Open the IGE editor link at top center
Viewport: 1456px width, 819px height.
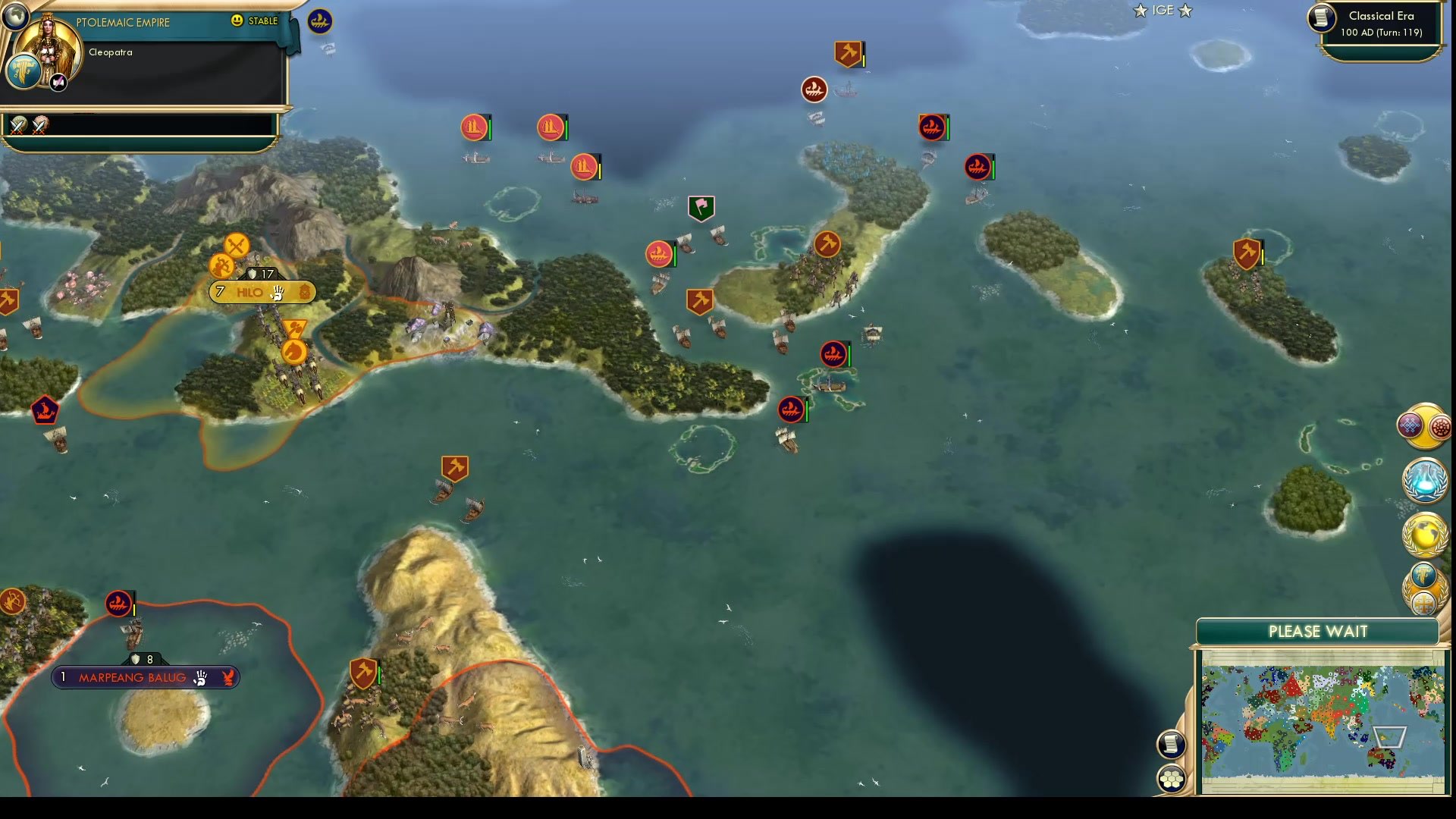(x=1162, y=11)
